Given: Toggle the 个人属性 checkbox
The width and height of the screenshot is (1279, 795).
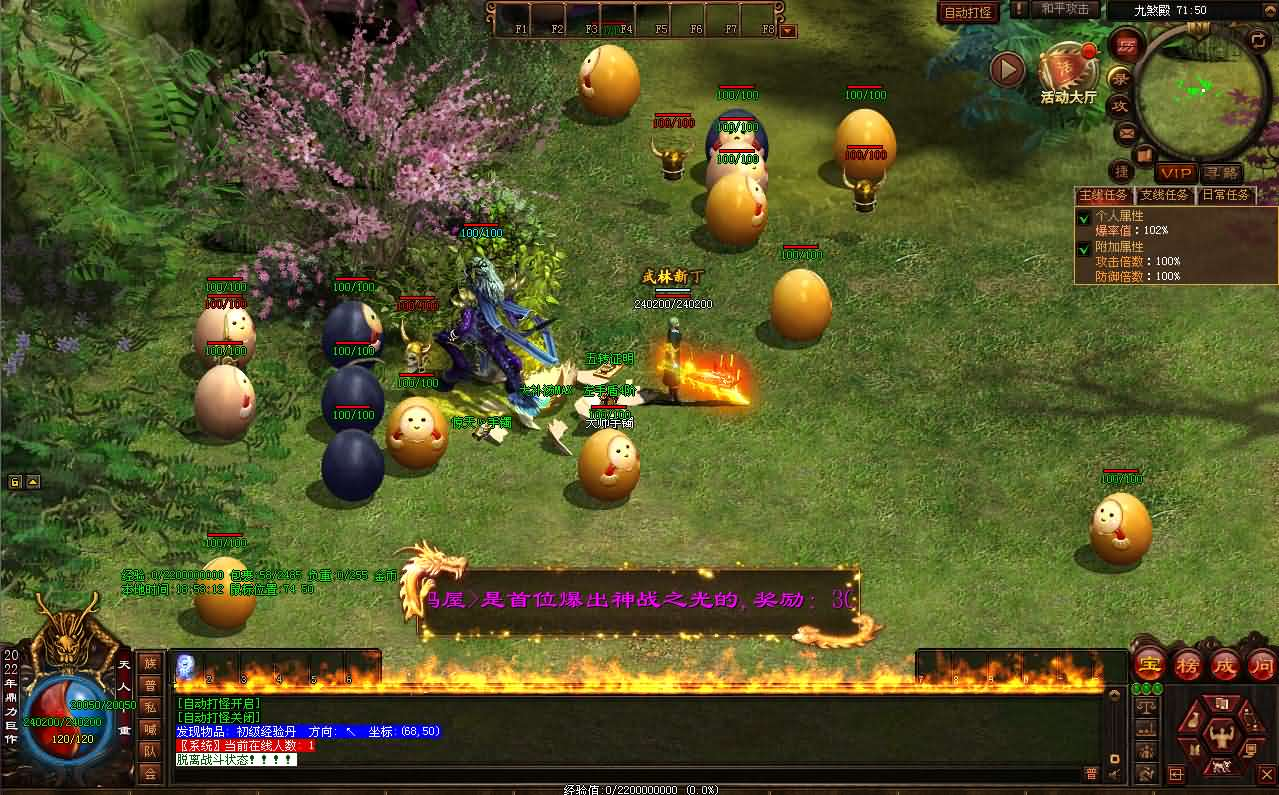Looking at the screenshot, I should coord(1083,217).
